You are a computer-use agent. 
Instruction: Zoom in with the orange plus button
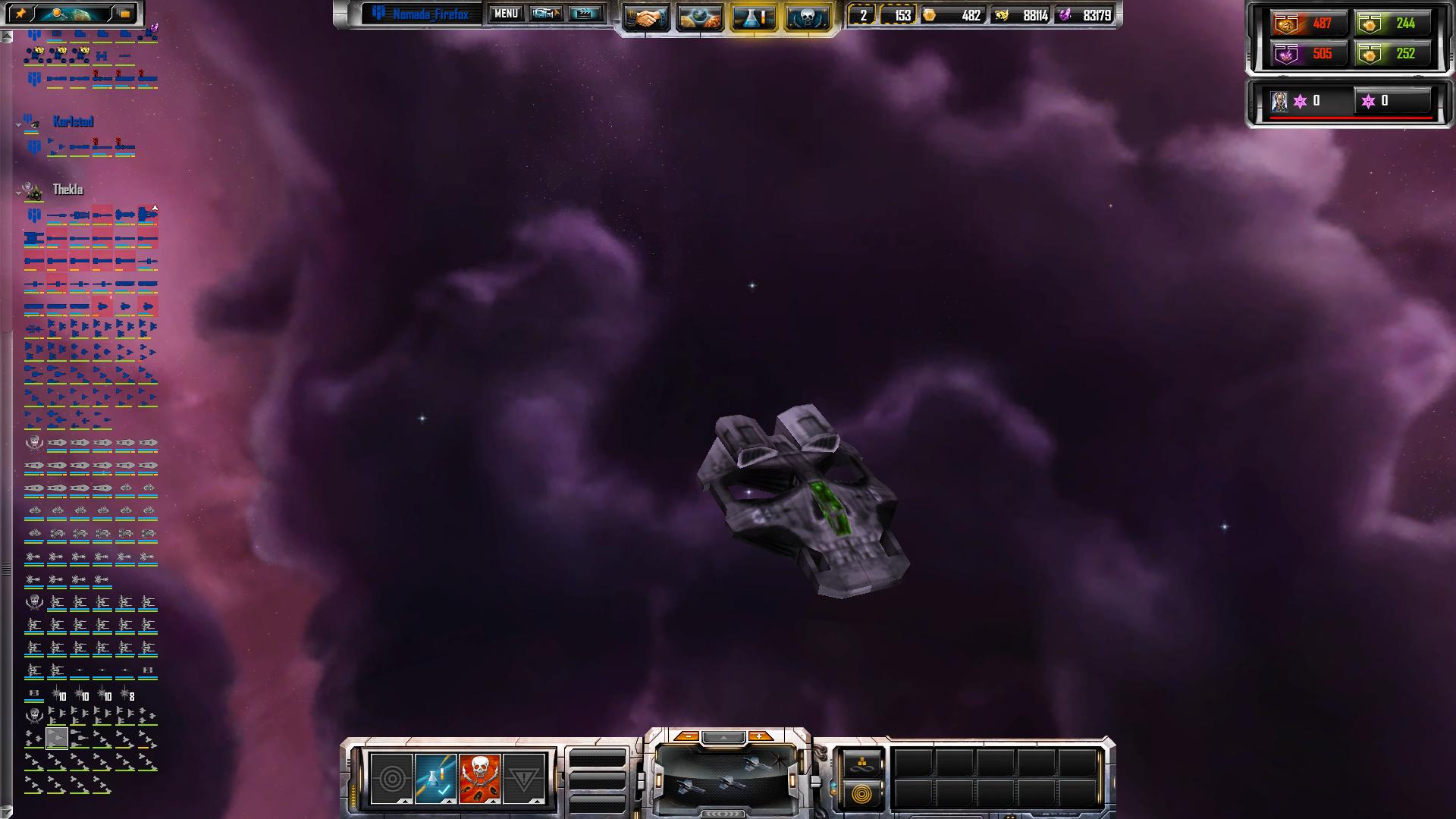pyautogui.click(x=759, y=736)
